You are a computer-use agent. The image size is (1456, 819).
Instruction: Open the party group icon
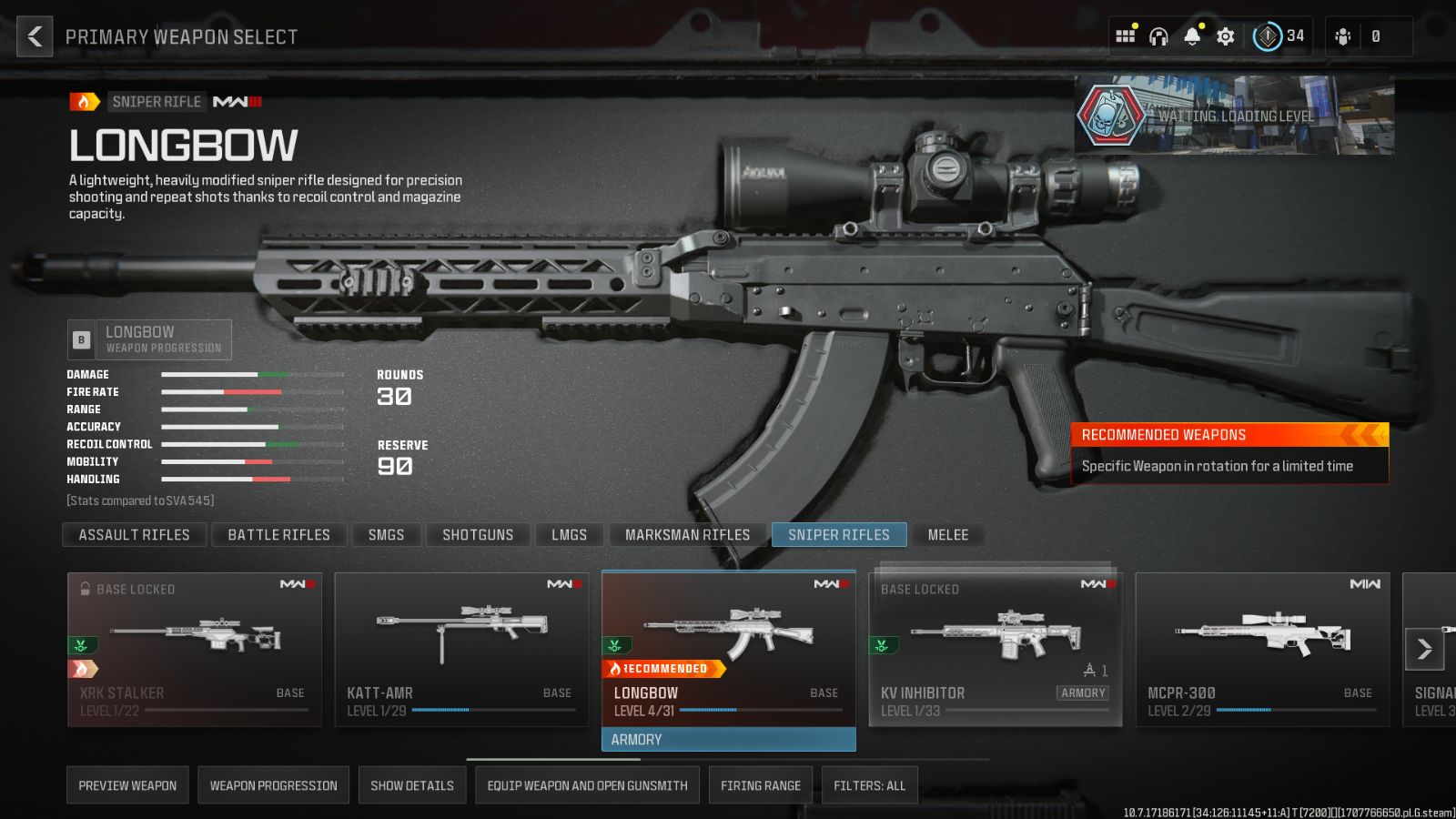(1340, 36)
